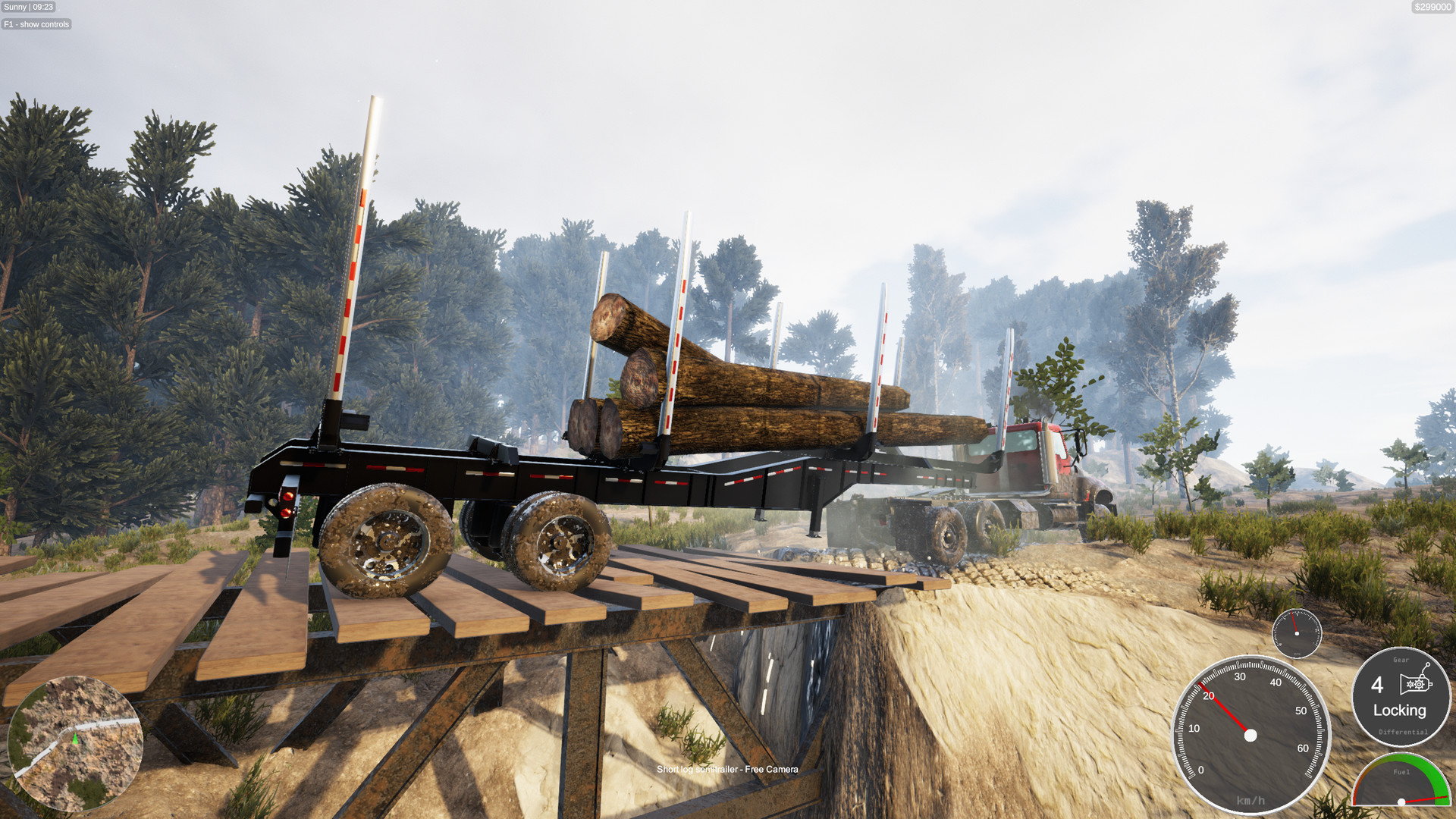Select the Short log semi-trailer caption
1456x819 pixels.
coord(698,769)
